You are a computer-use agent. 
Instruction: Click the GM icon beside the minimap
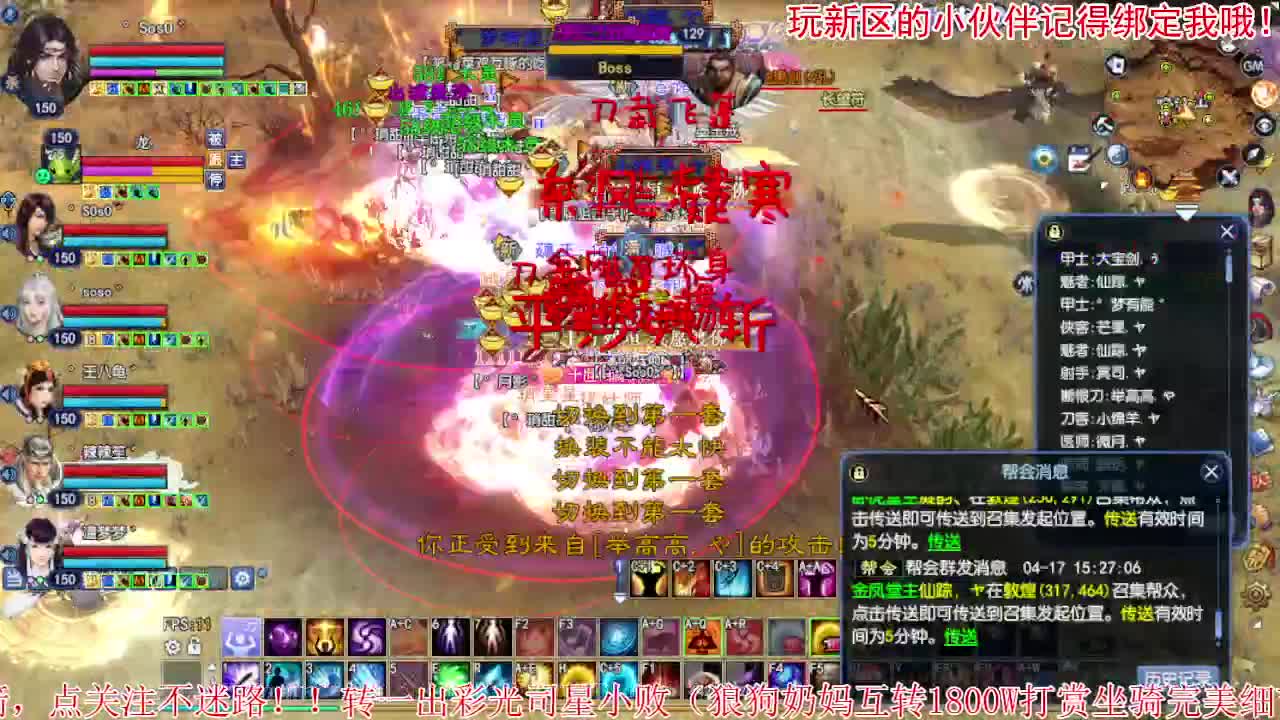point(1253,66)
